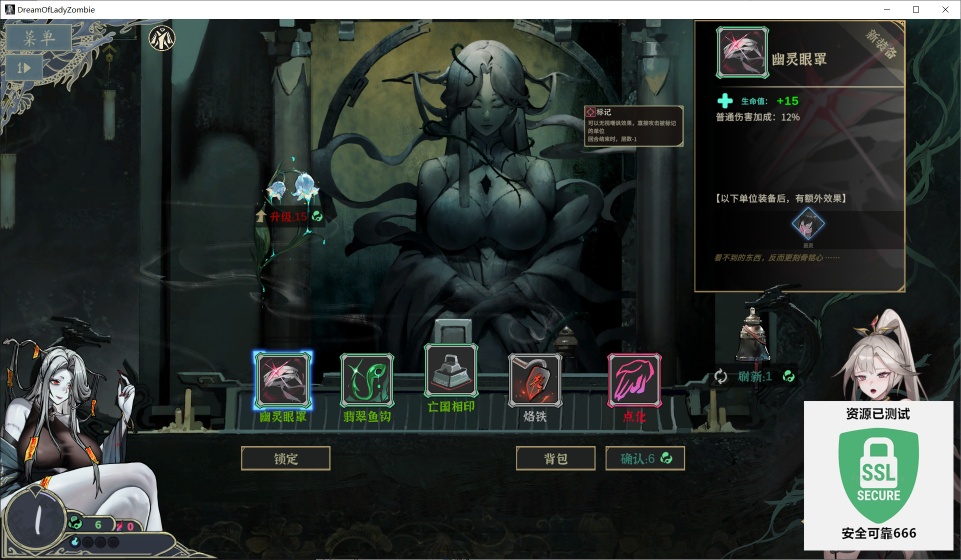Choose the 翡翠鱼钩 shop item

point(367,380)
